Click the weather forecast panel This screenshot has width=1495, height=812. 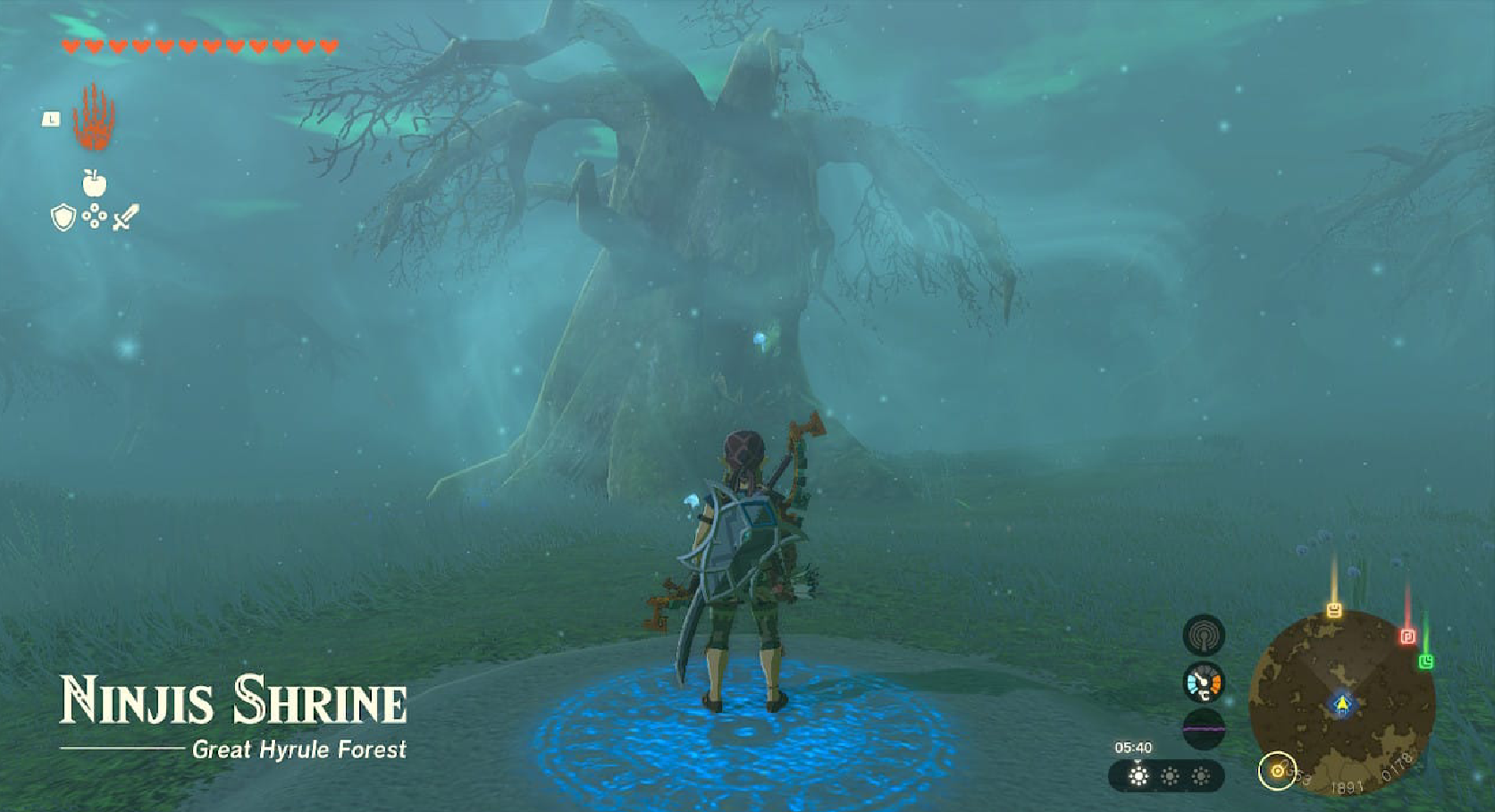click(1166, 776)
